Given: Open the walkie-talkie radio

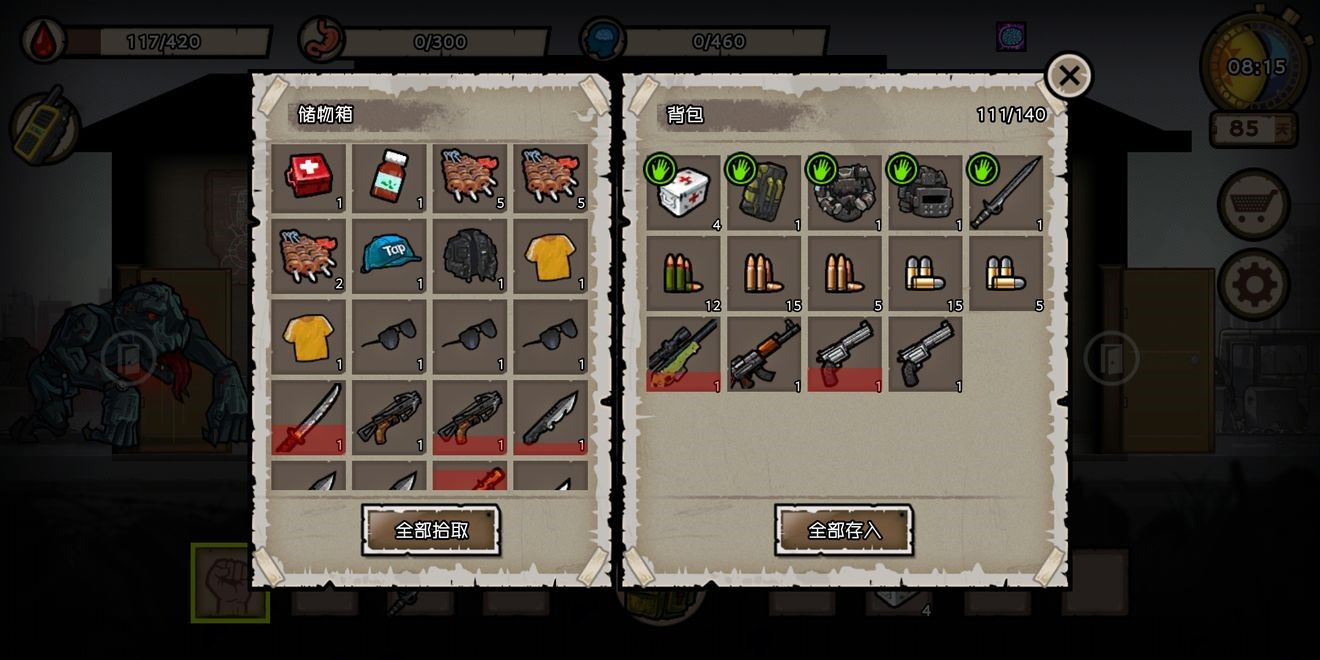Looking at the screenshot, I should (x=44, y=125).
